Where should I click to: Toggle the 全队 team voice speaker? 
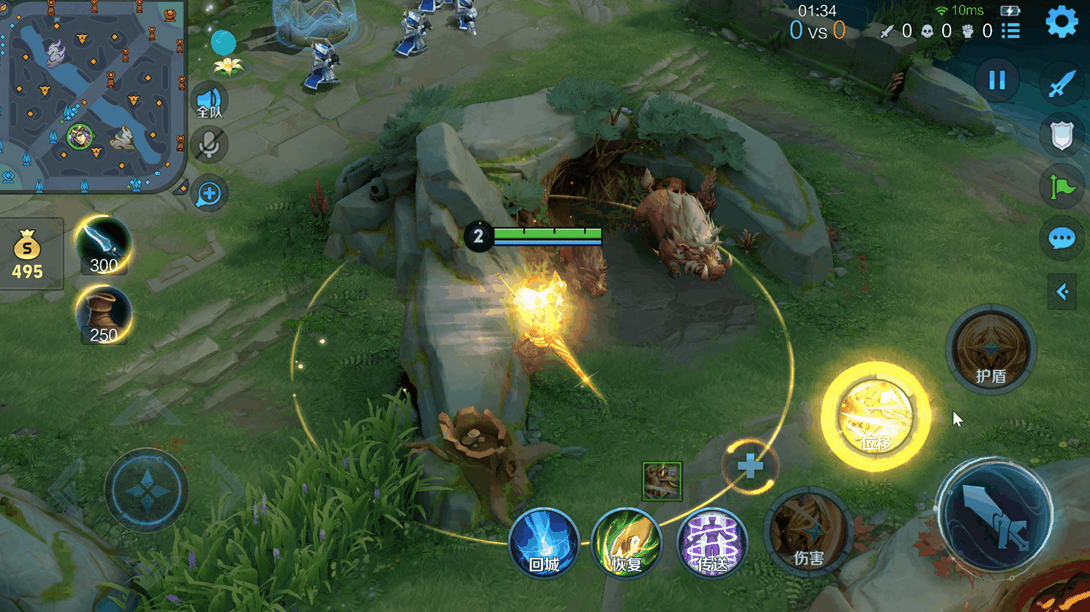point(209,101)
